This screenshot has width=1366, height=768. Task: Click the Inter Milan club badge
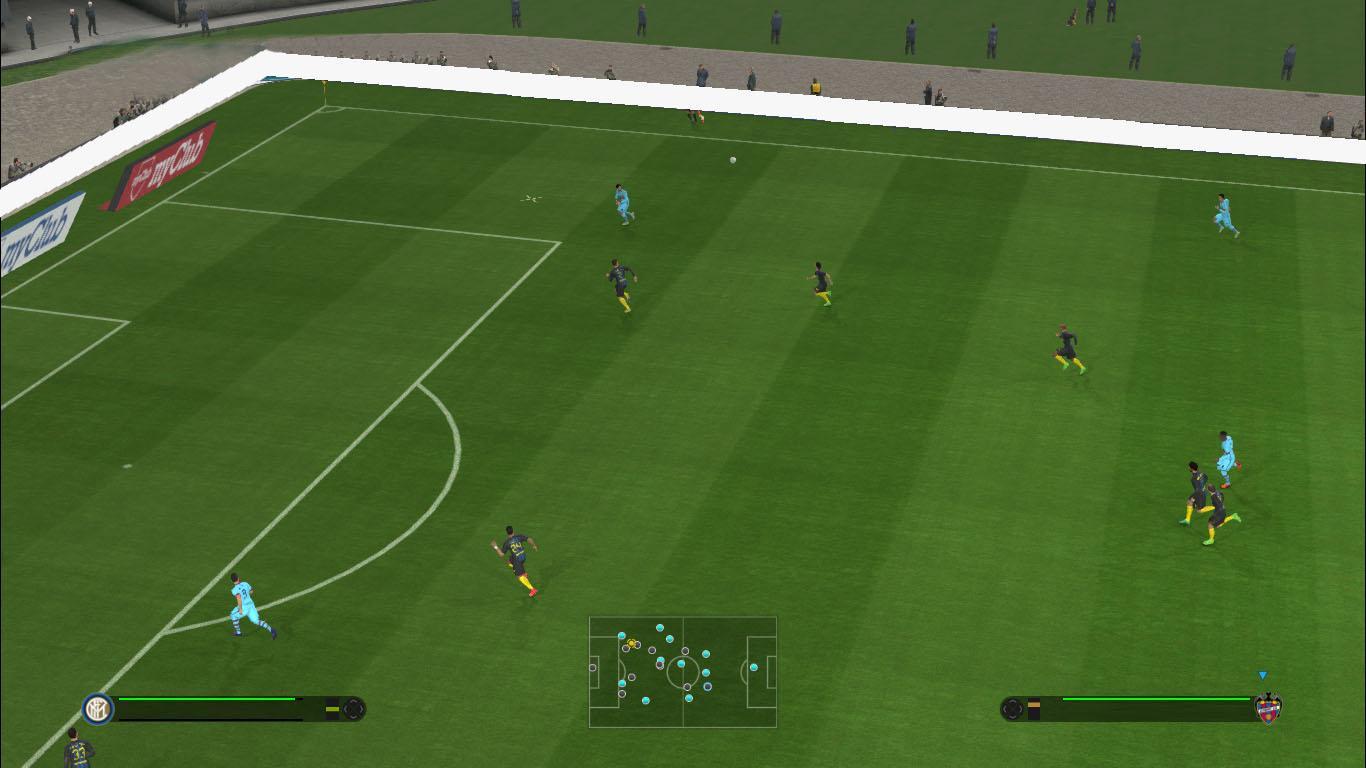(x=98, y=709)
